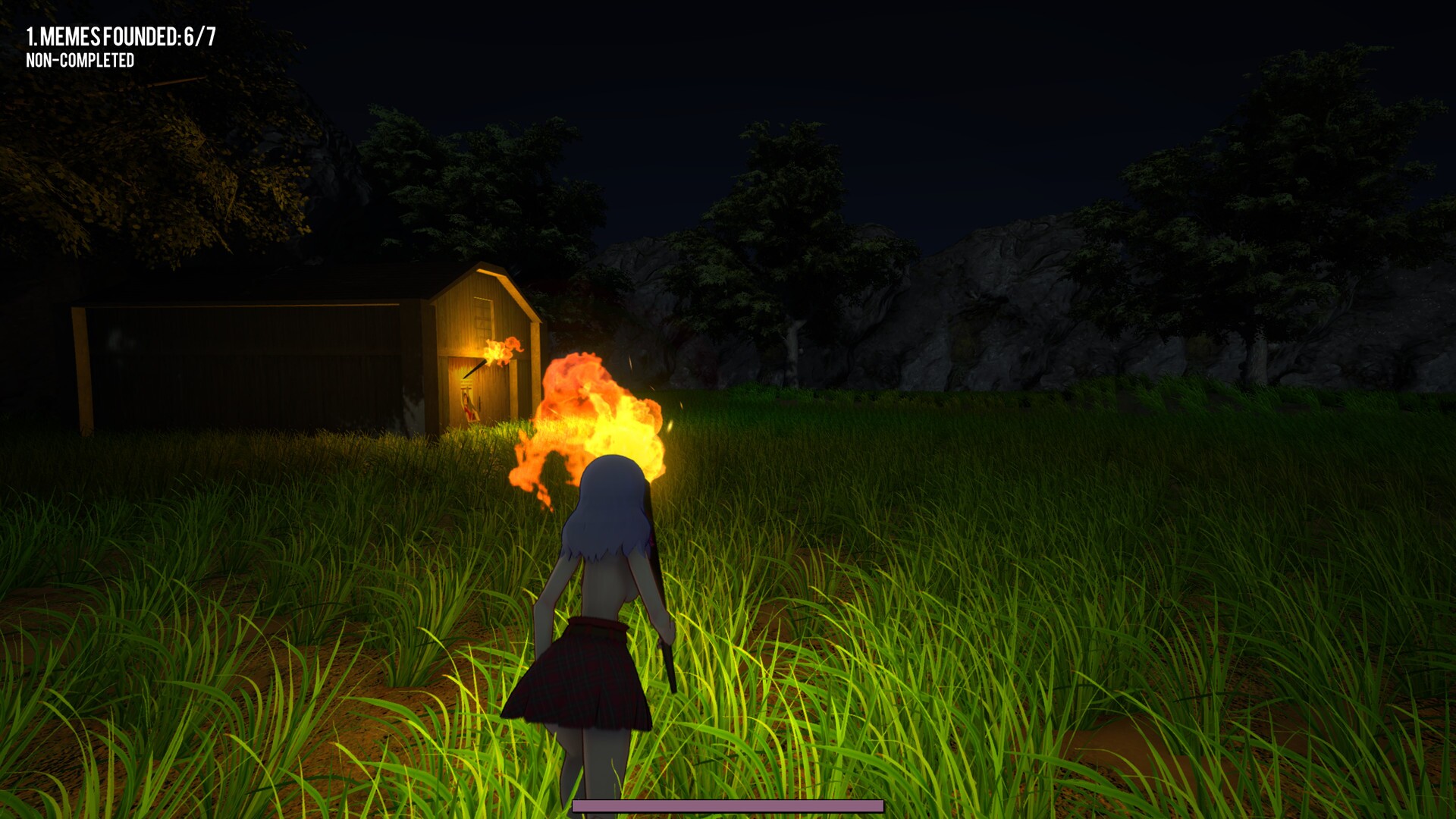Select the knife in the character's hand
The height and width of the screenshot is (819, 1456).
[667, 660]
